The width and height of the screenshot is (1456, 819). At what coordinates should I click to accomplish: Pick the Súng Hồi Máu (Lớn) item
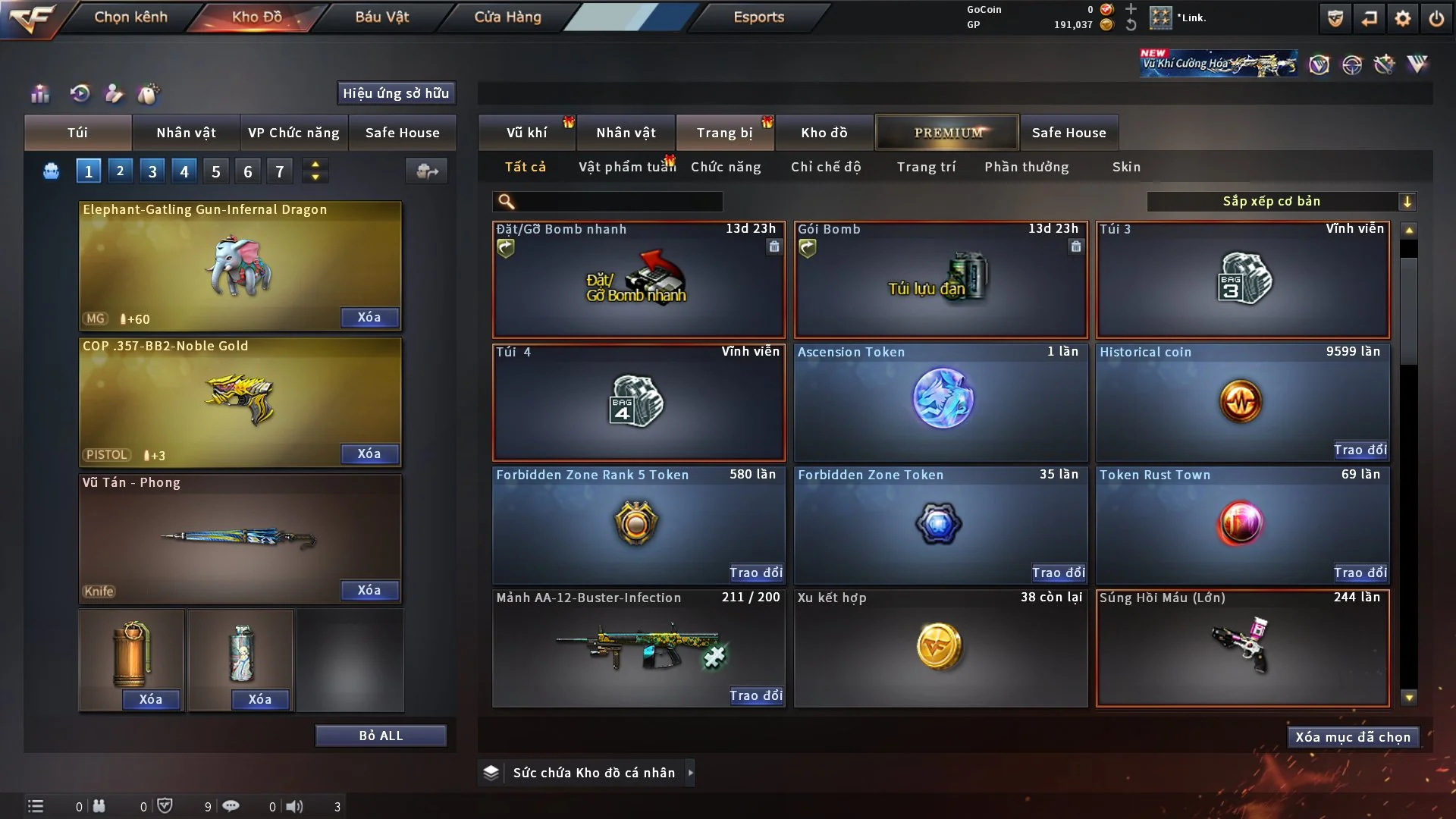click(1242, 648)
